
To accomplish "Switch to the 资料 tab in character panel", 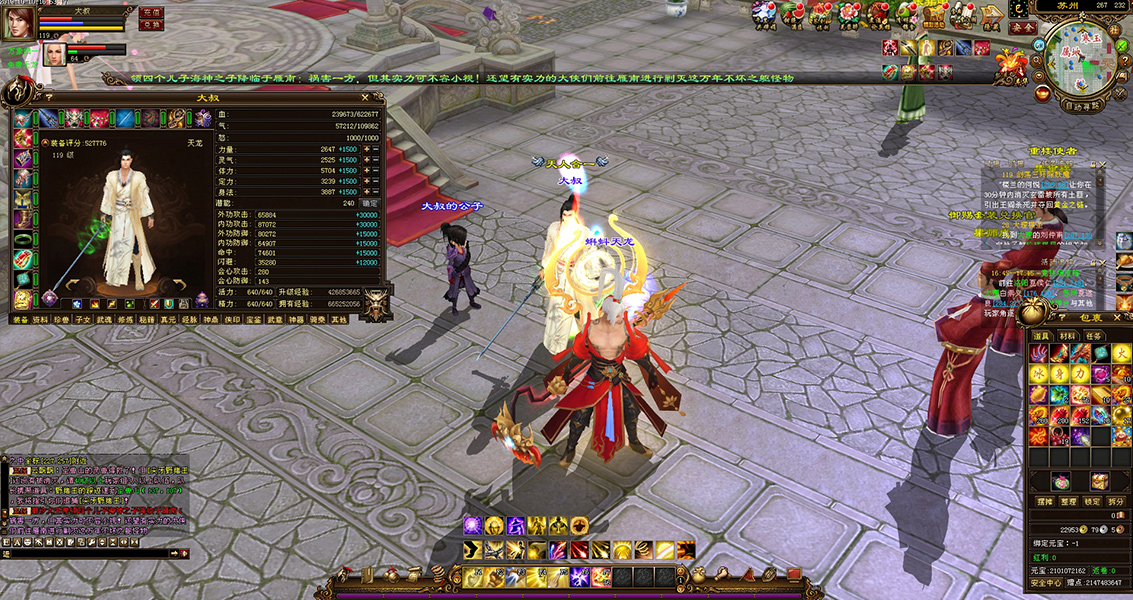I will [x=40, y=320].
